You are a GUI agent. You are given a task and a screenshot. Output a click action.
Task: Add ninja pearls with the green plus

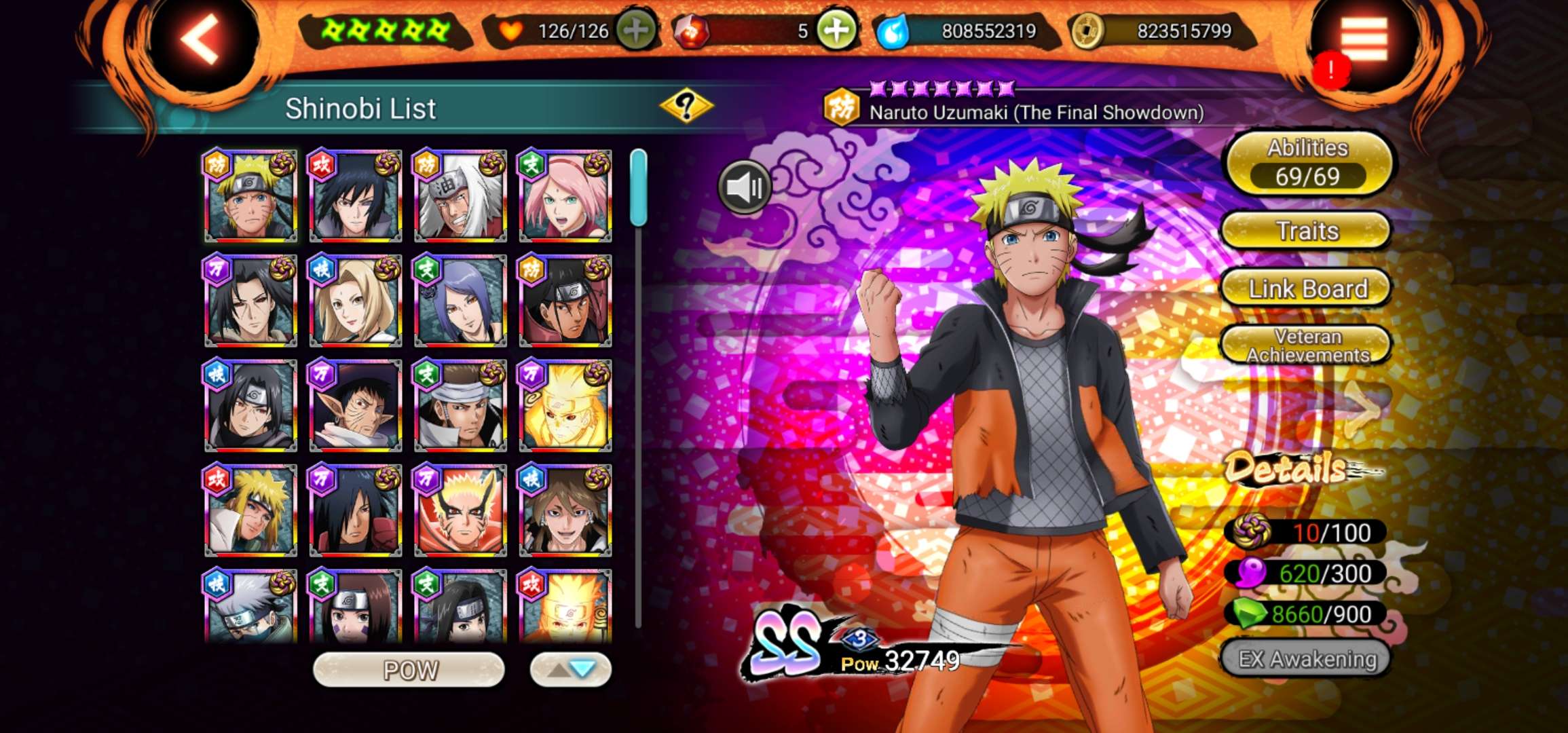coord(836,31)
